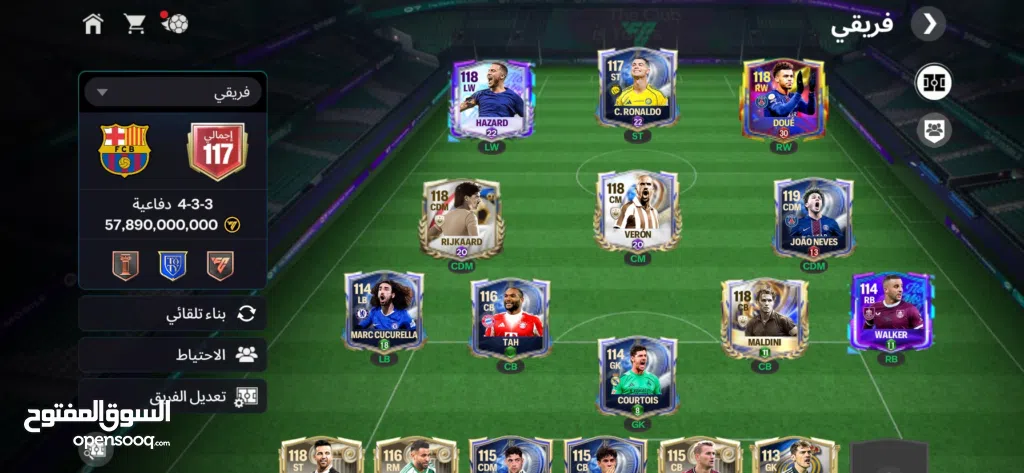Select the Marc Cucurella LB card
Viewport: 1024px width, 473px height.
[x=384, y=310]
